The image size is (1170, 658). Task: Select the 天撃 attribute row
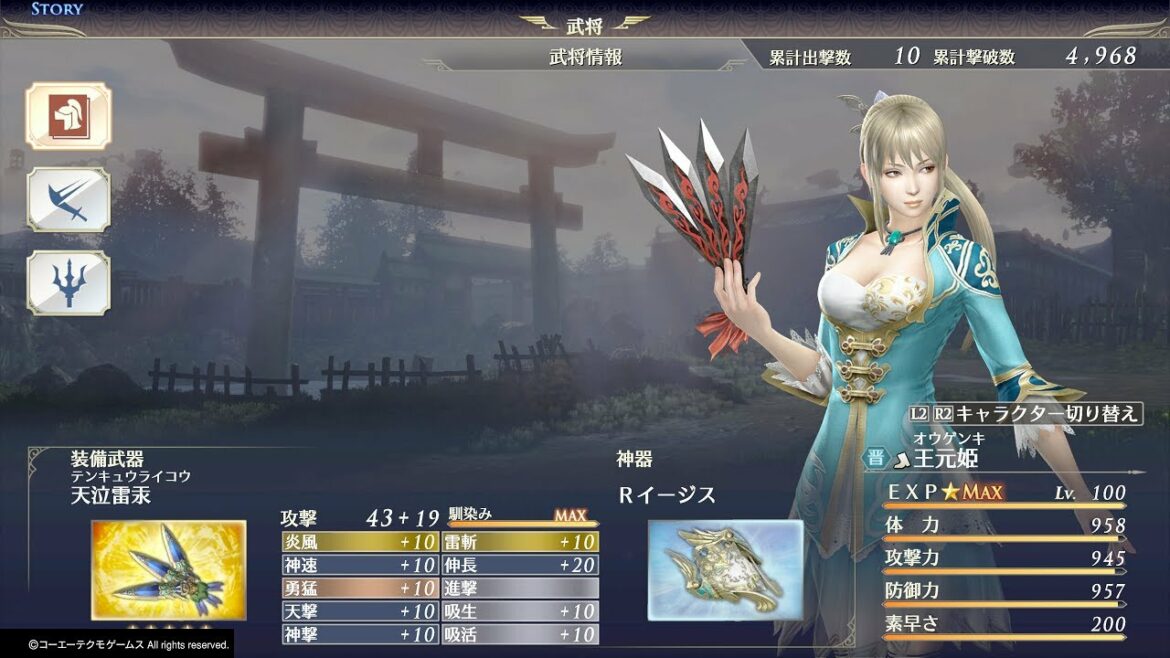coord(360,611)
